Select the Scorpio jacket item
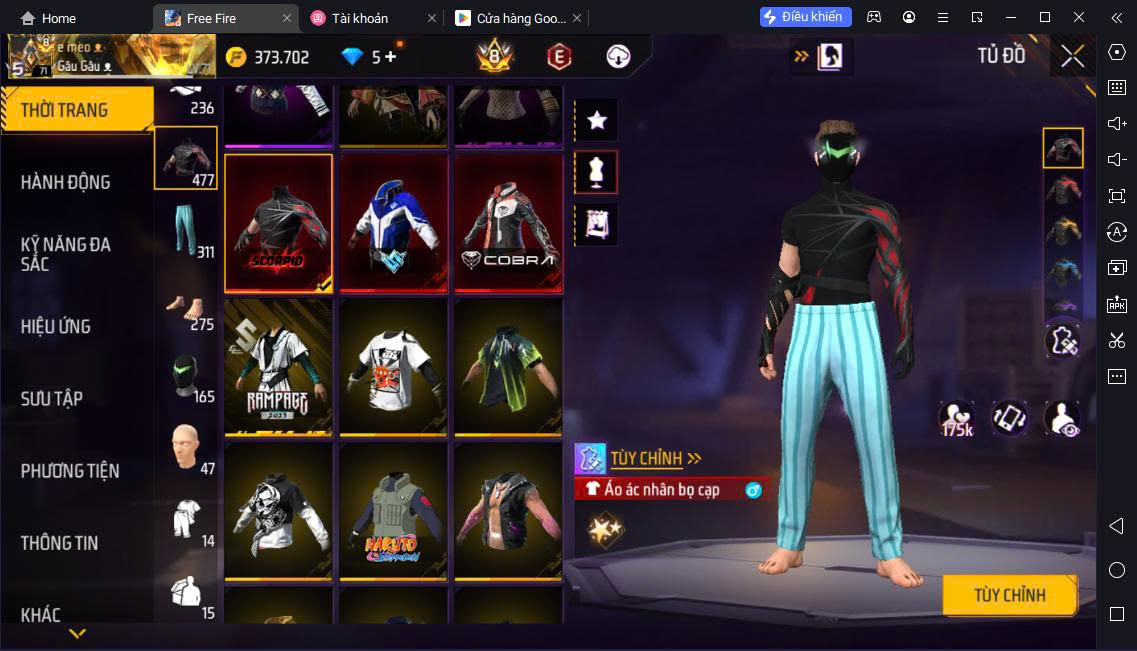This screenshot has width=1137, height=651. tap(279, 224)
